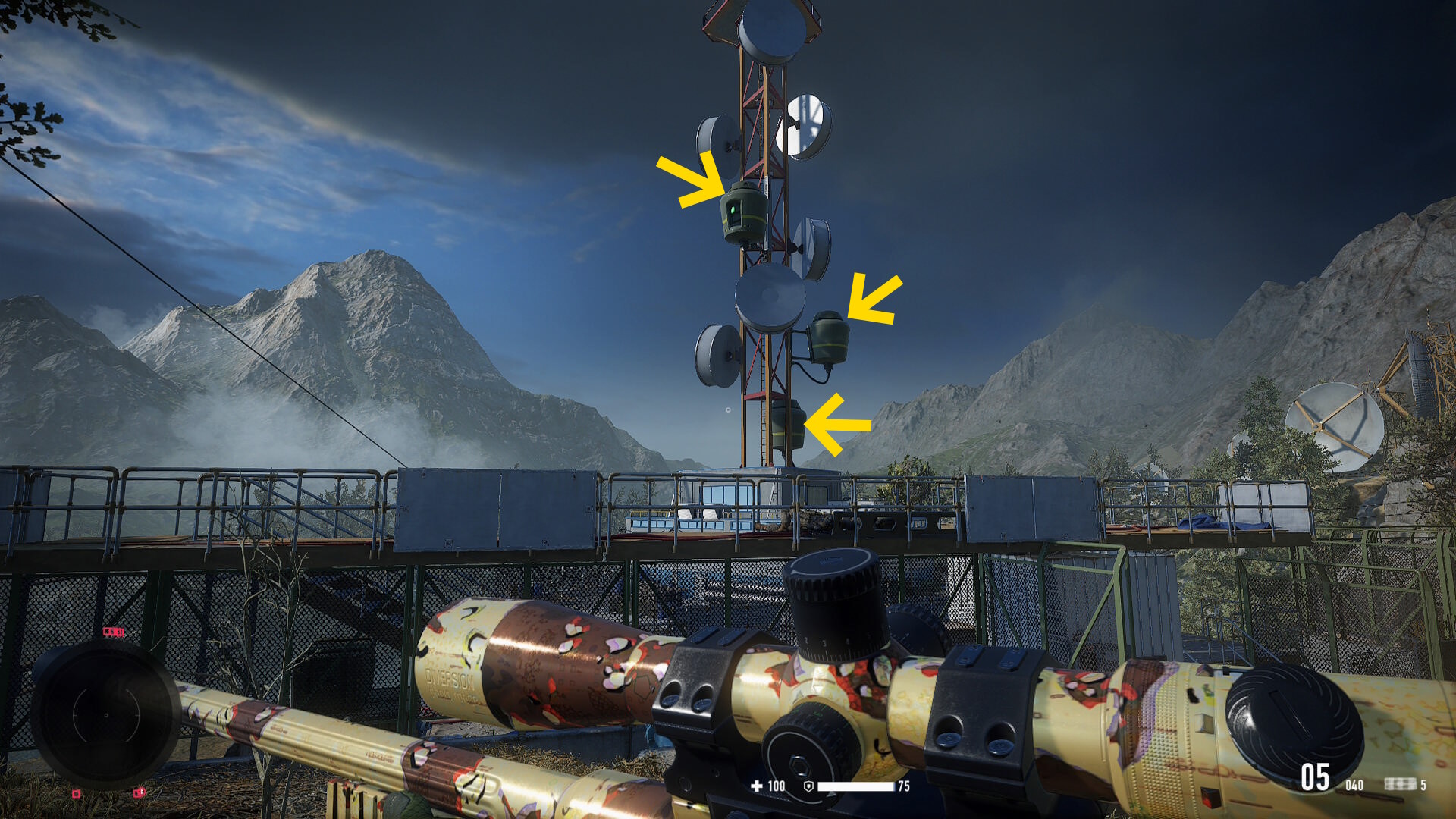Click the red enemy marker above the radar
This screenshot has width=1456, height=819.
coord(114,632)
